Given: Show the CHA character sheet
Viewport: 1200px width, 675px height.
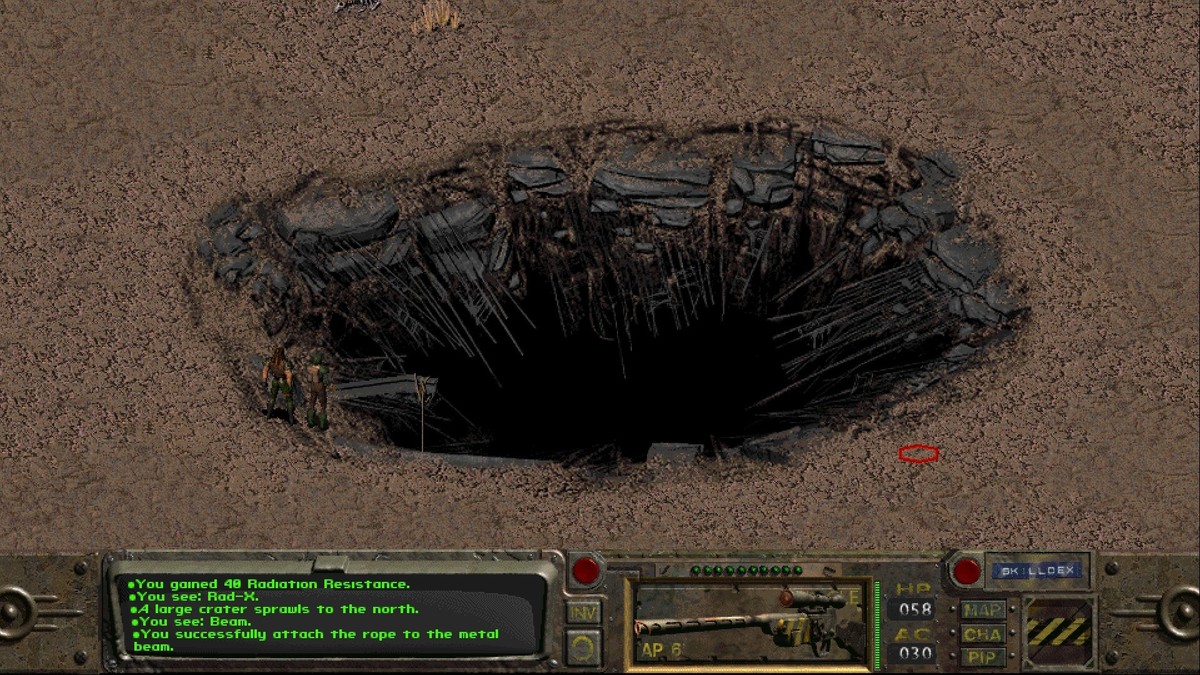Looking at the screenshot, I should (x=984, y=633).
